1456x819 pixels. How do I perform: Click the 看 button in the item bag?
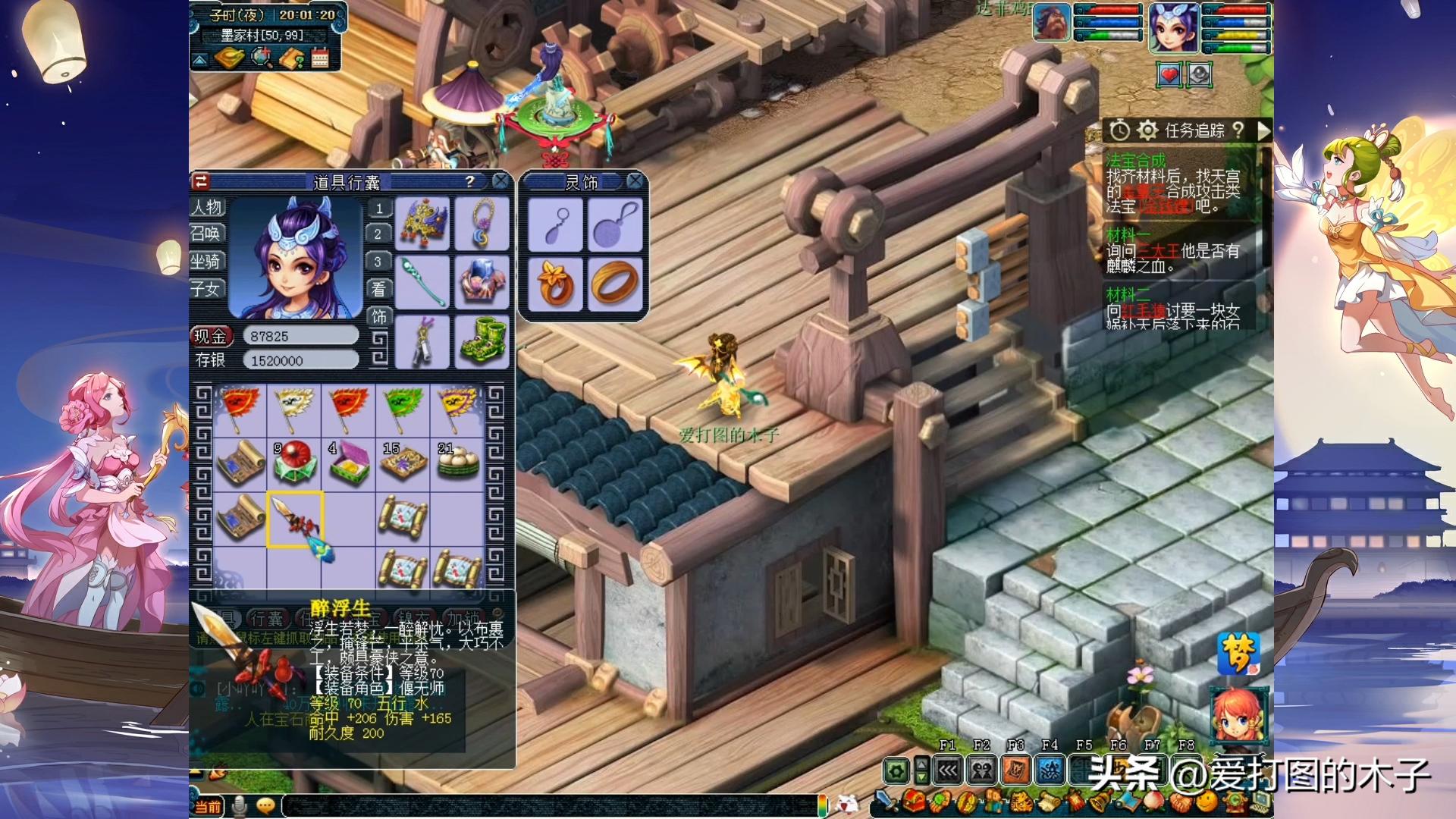[x=379, y=289]
